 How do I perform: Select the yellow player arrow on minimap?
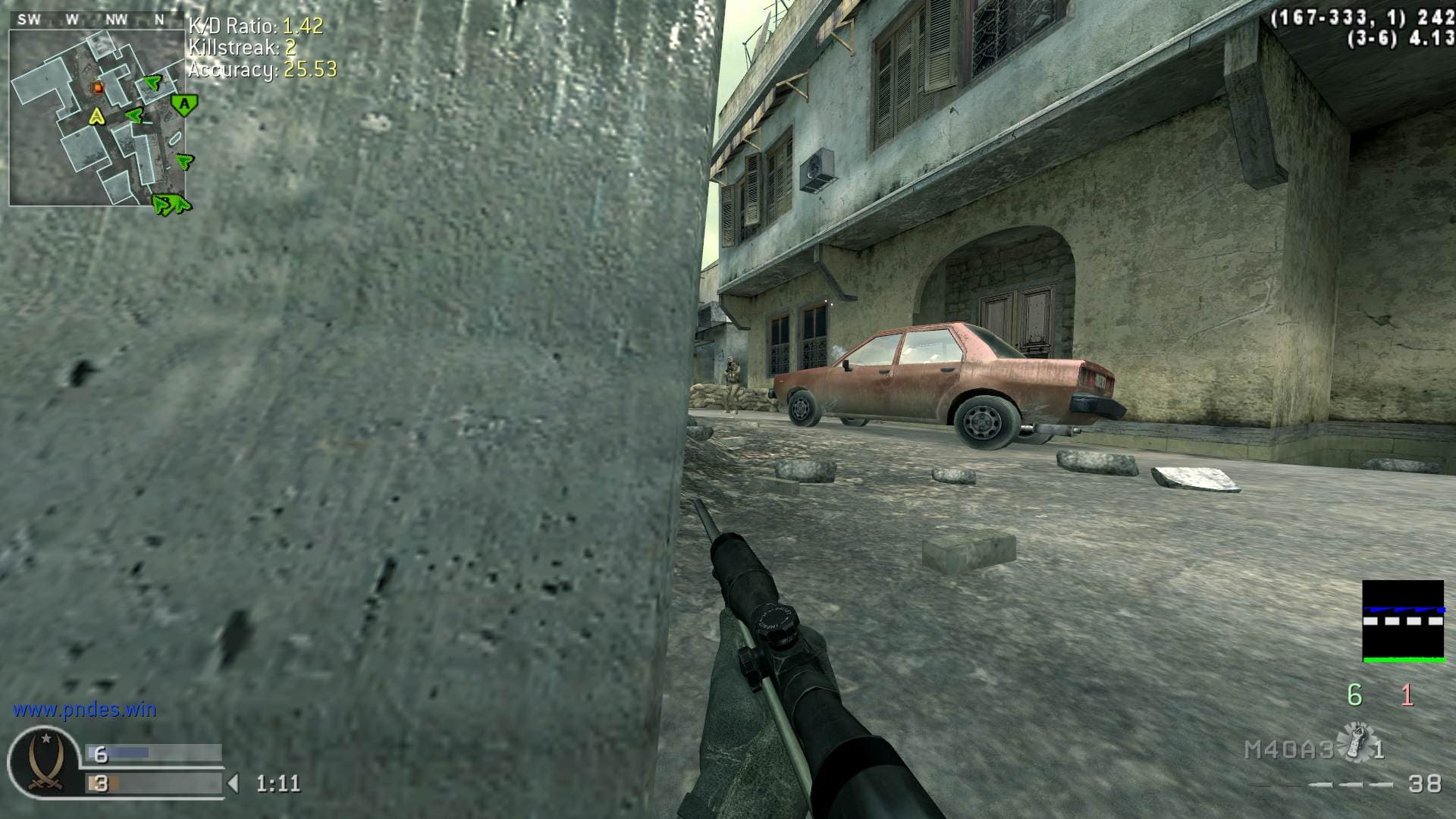(96, 116)
